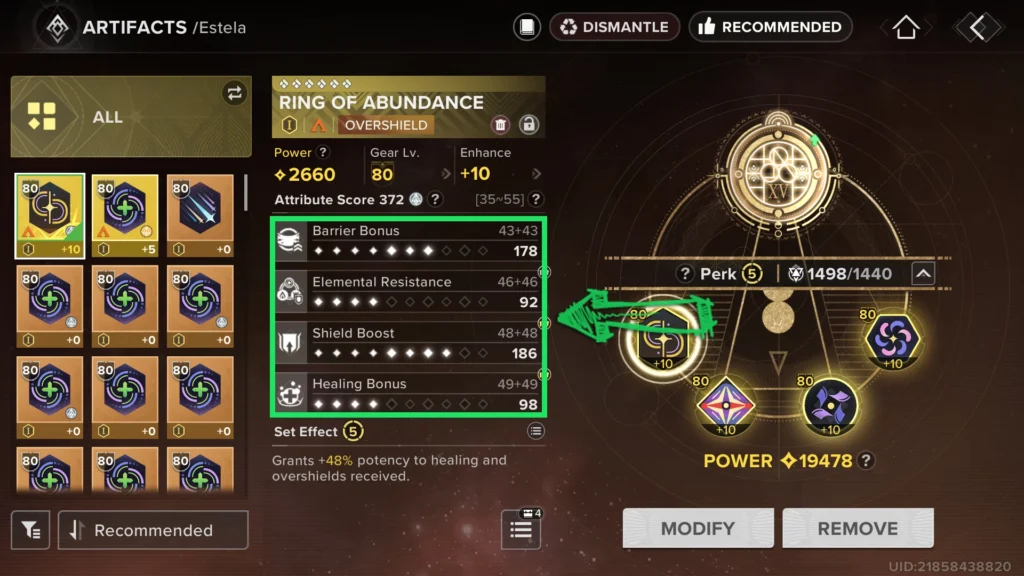Open the Recommended artifacts option
This screenshot has height=576, width=1024.
[x=770, y=27]
